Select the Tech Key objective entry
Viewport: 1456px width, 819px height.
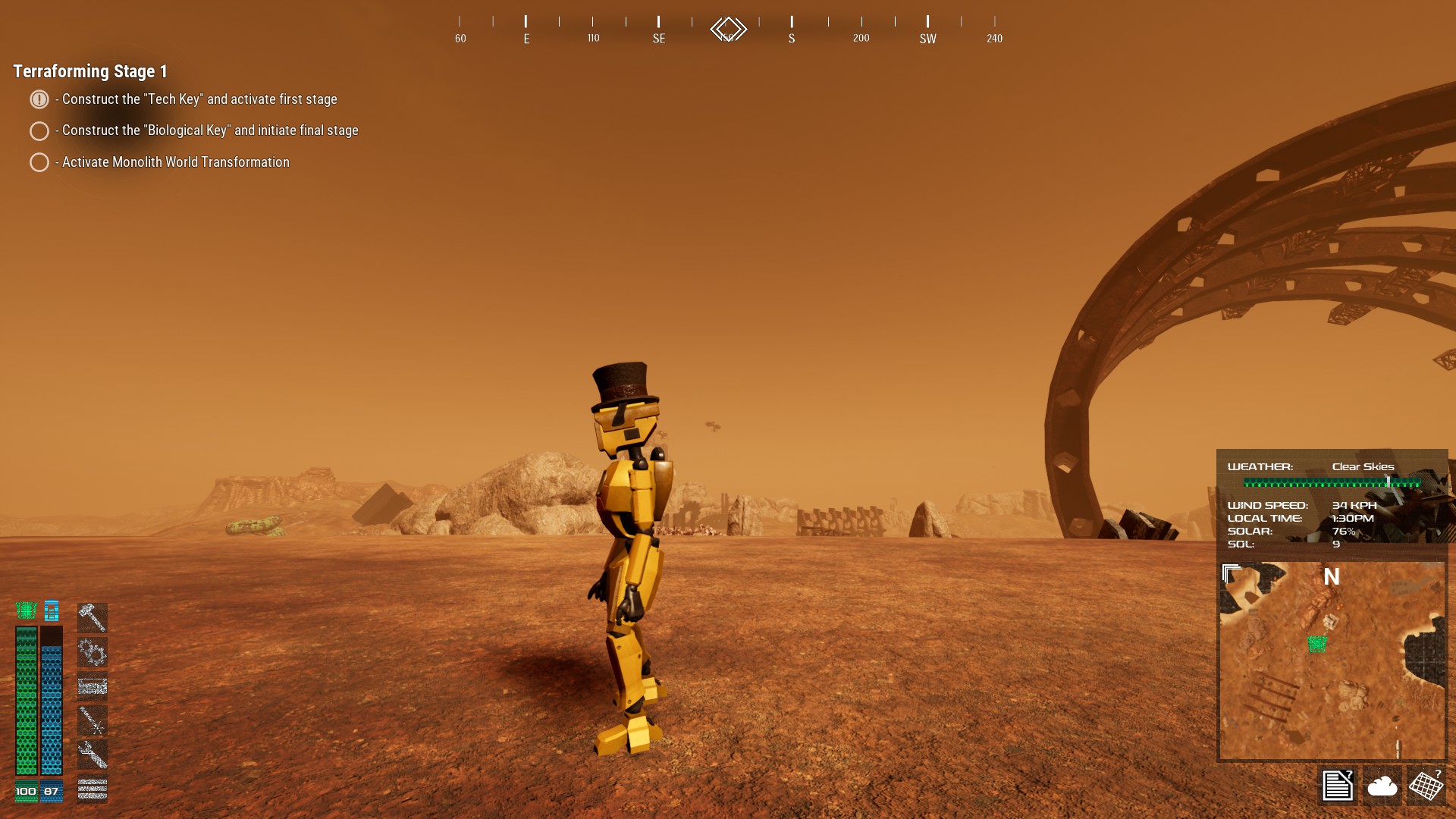[x=199, y=99]
